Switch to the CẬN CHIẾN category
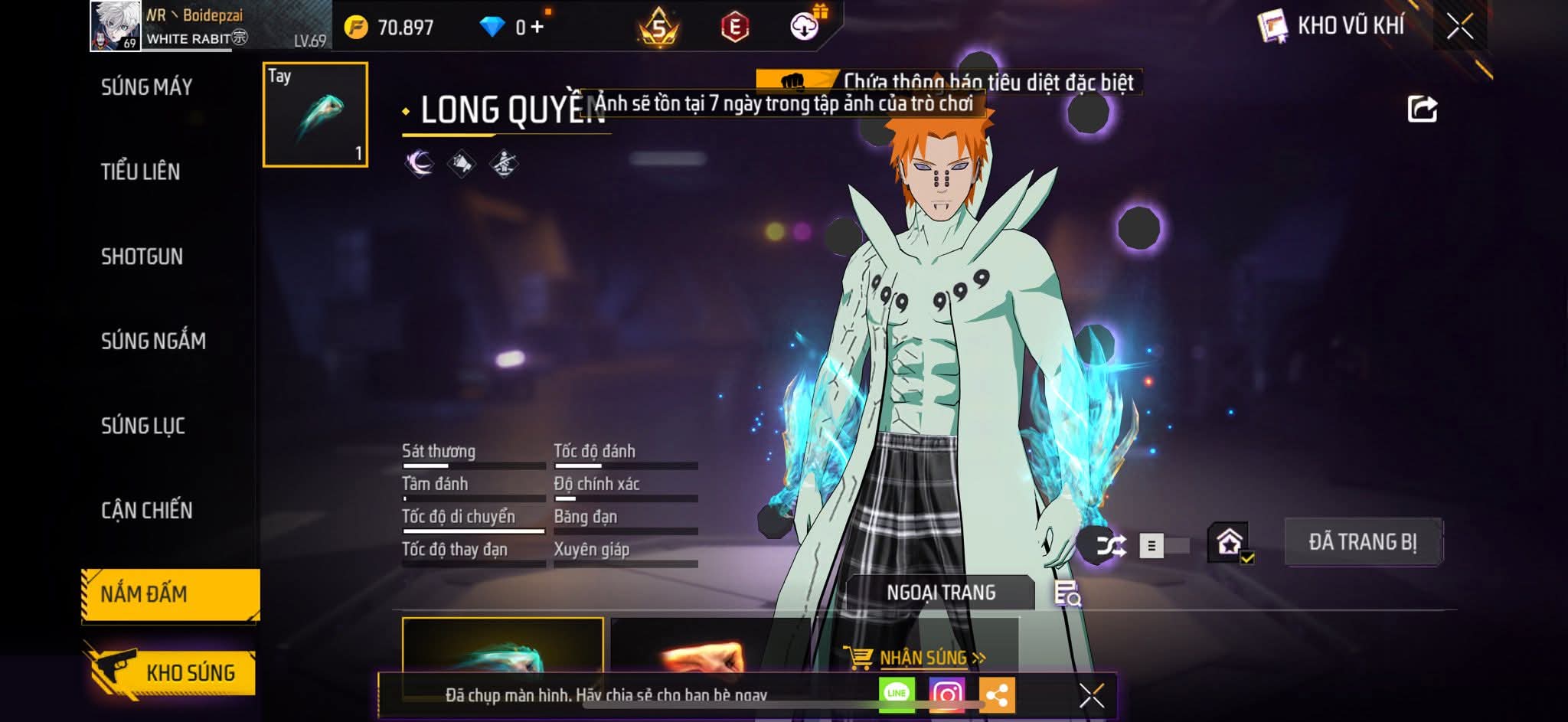Viewport: 1568px width, 722px height. [x=146, y=510]
